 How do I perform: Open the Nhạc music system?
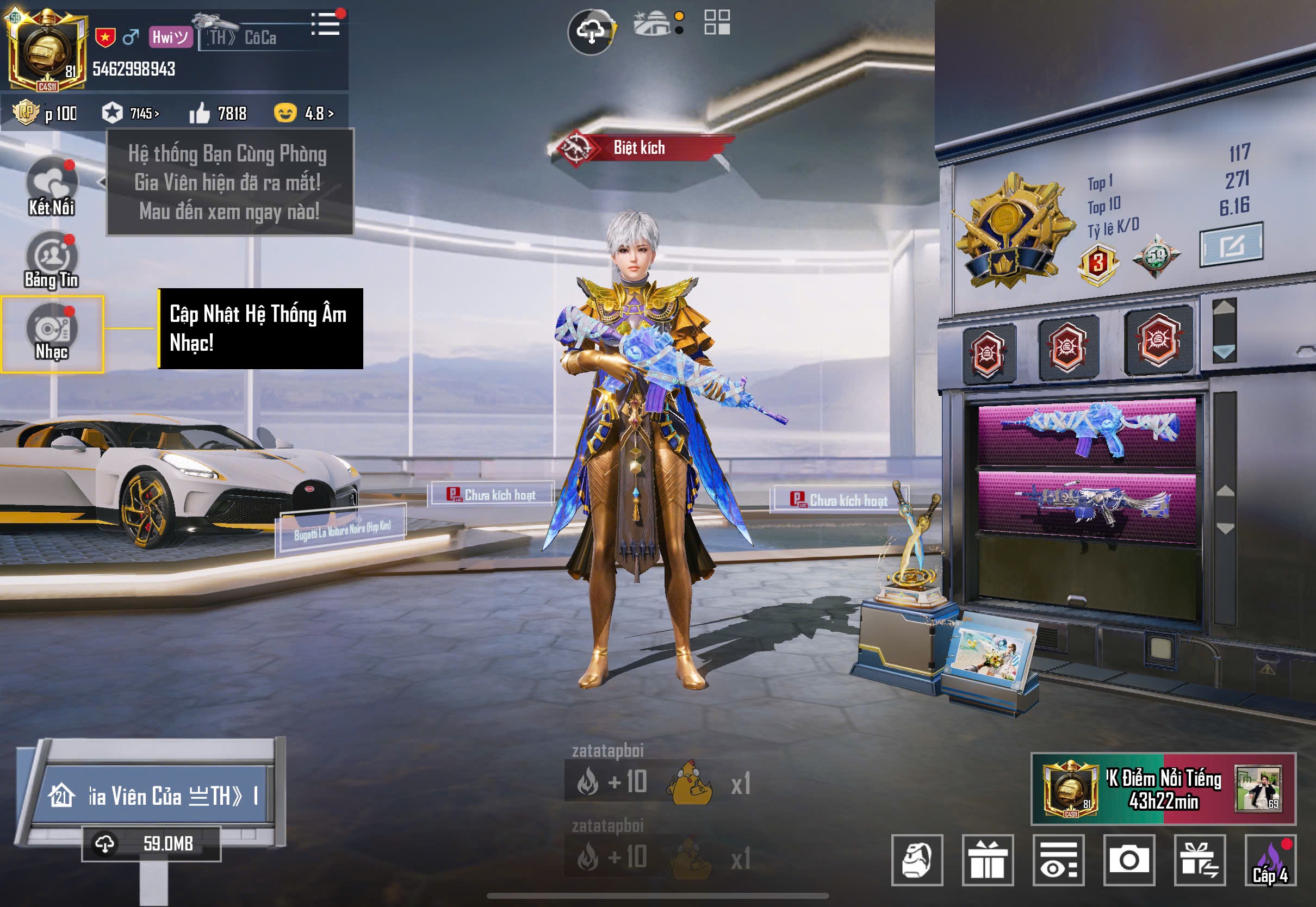(x=52, y=333)
